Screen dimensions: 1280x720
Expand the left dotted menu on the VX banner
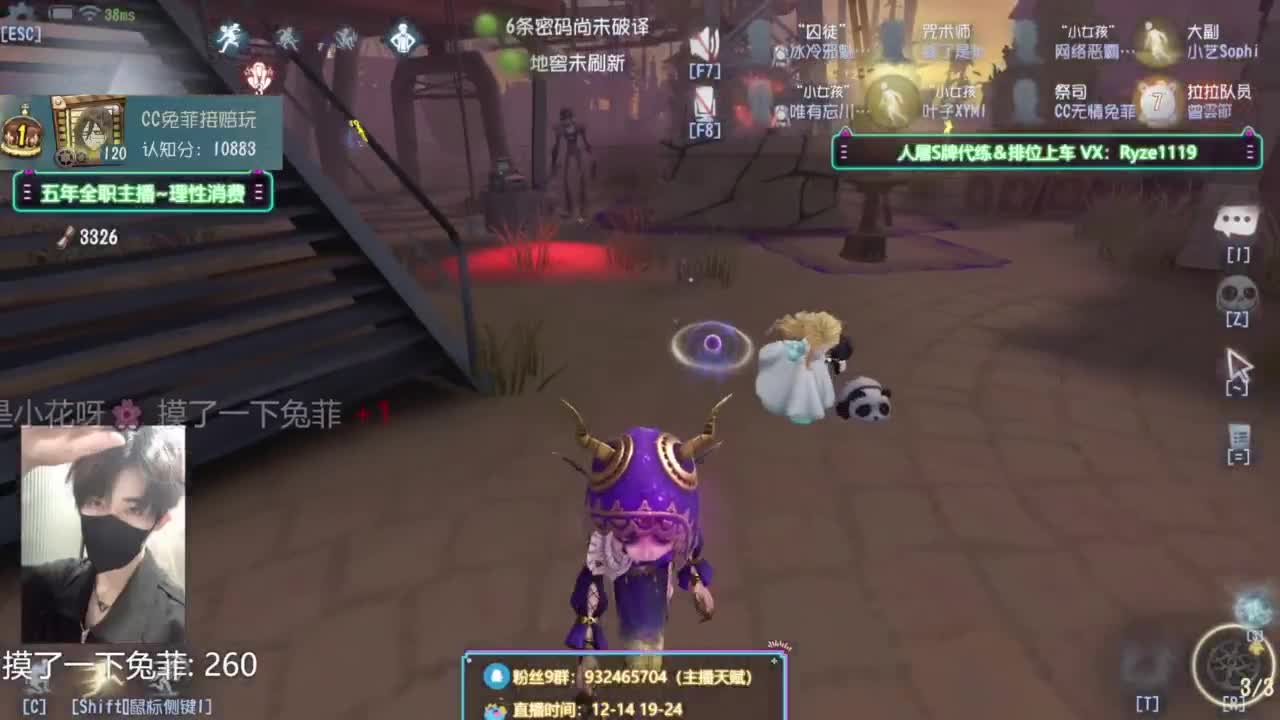click(x=844, y=152)
